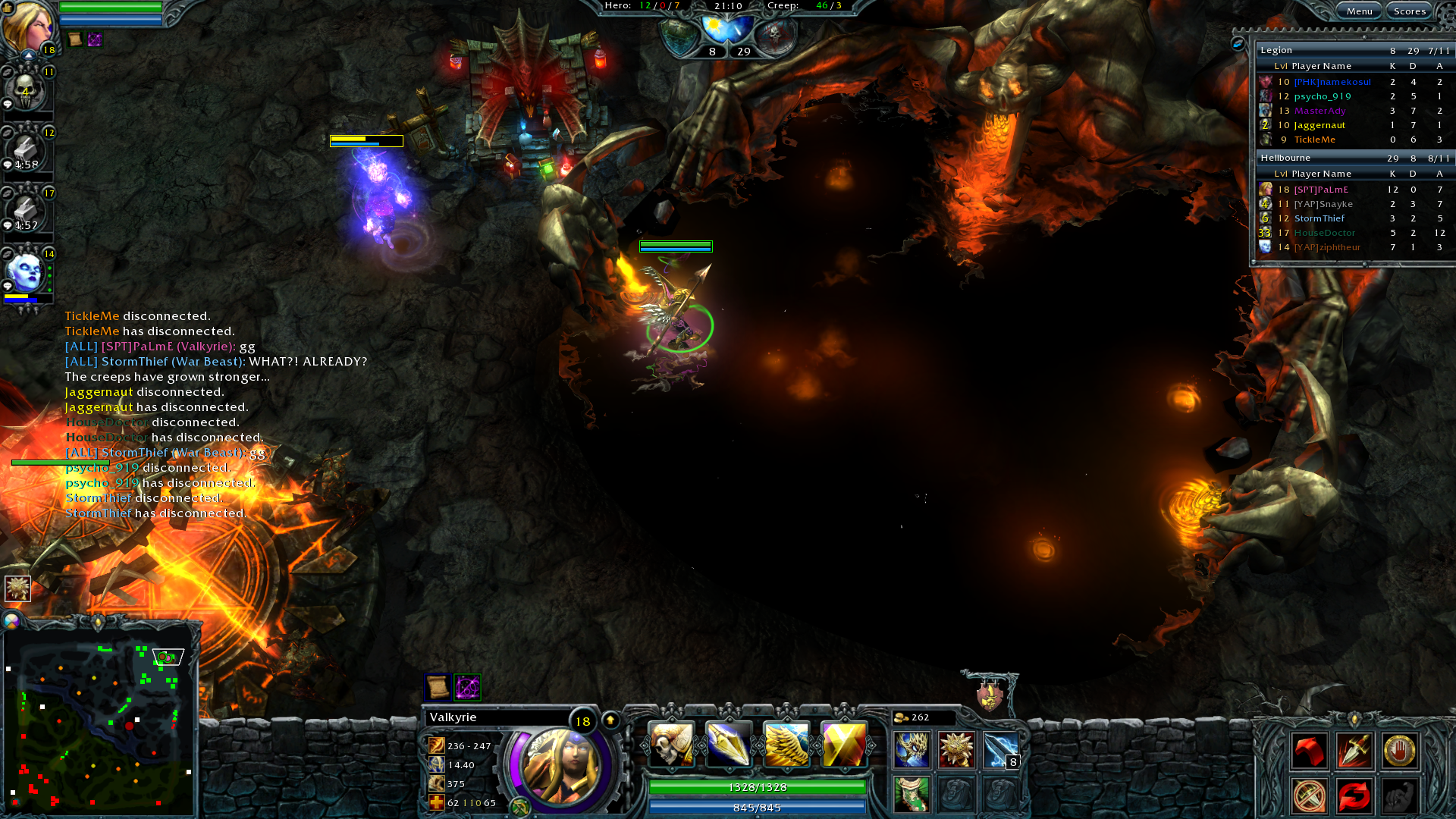
Task: Select the blue horned helm item slot
Action: coord(912,750)
